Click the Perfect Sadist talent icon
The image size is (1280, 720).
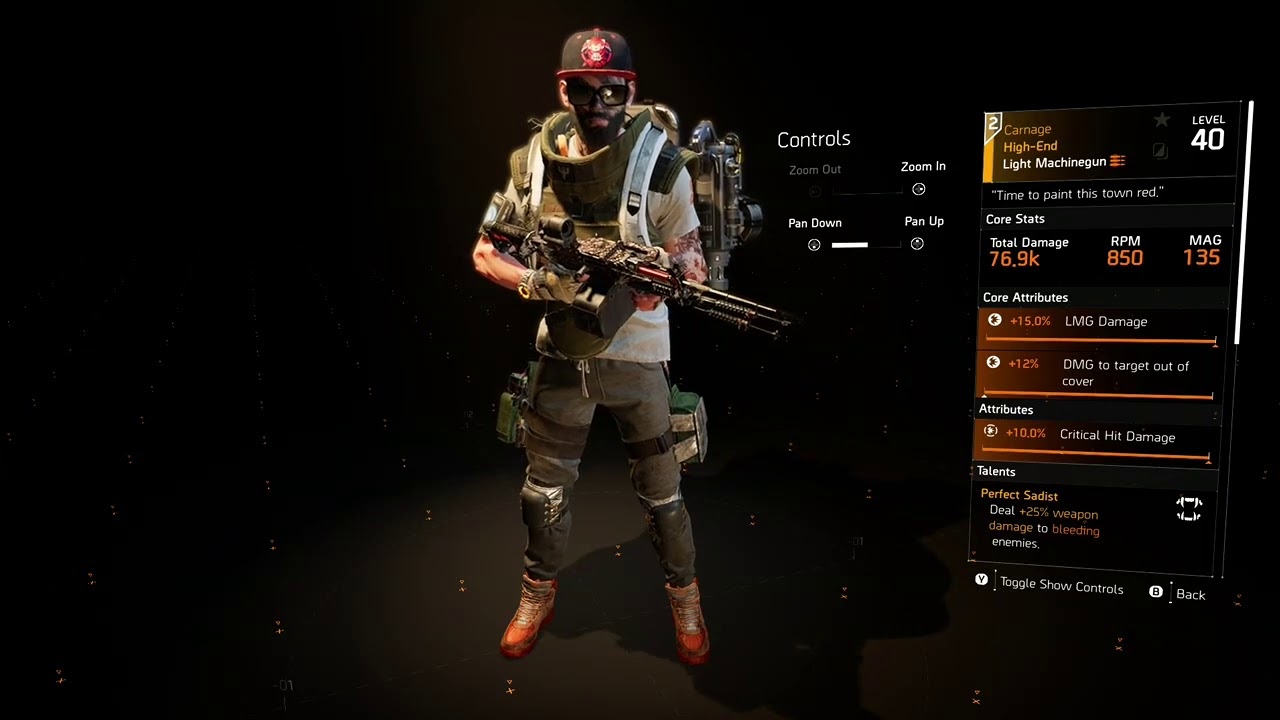tap(1189, 509)
